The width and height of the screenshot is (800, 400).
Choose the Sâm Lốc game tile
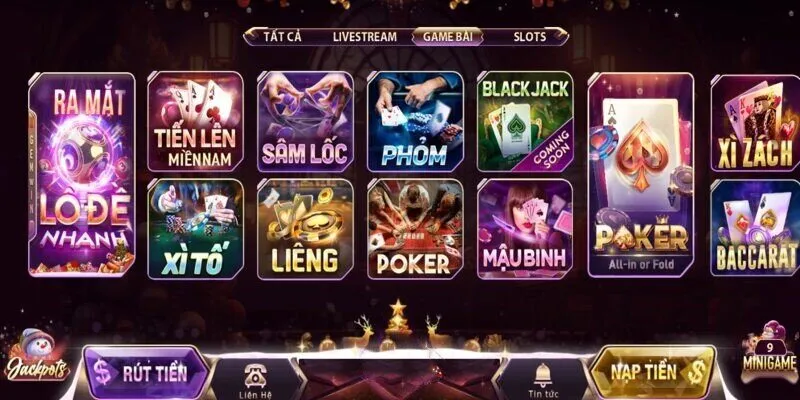305,122
